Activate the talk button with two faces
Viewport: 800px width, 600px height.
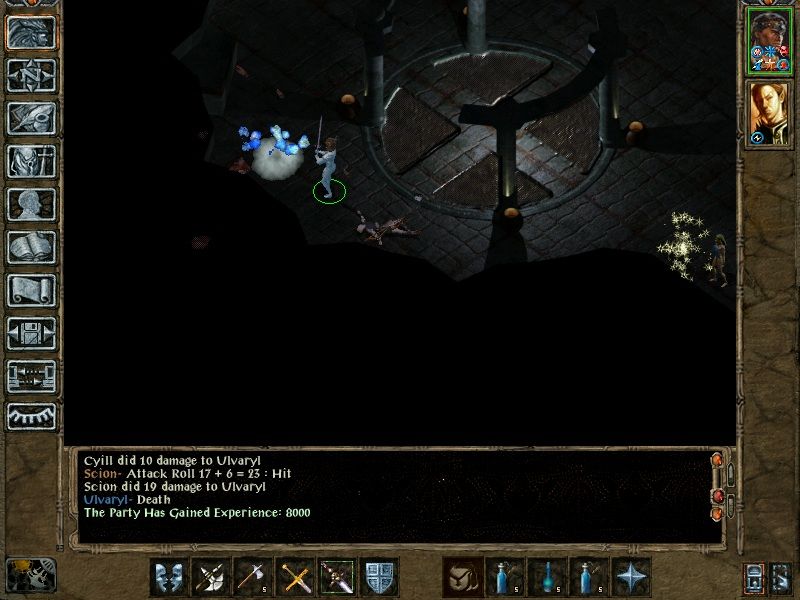(x=168, y=577)
